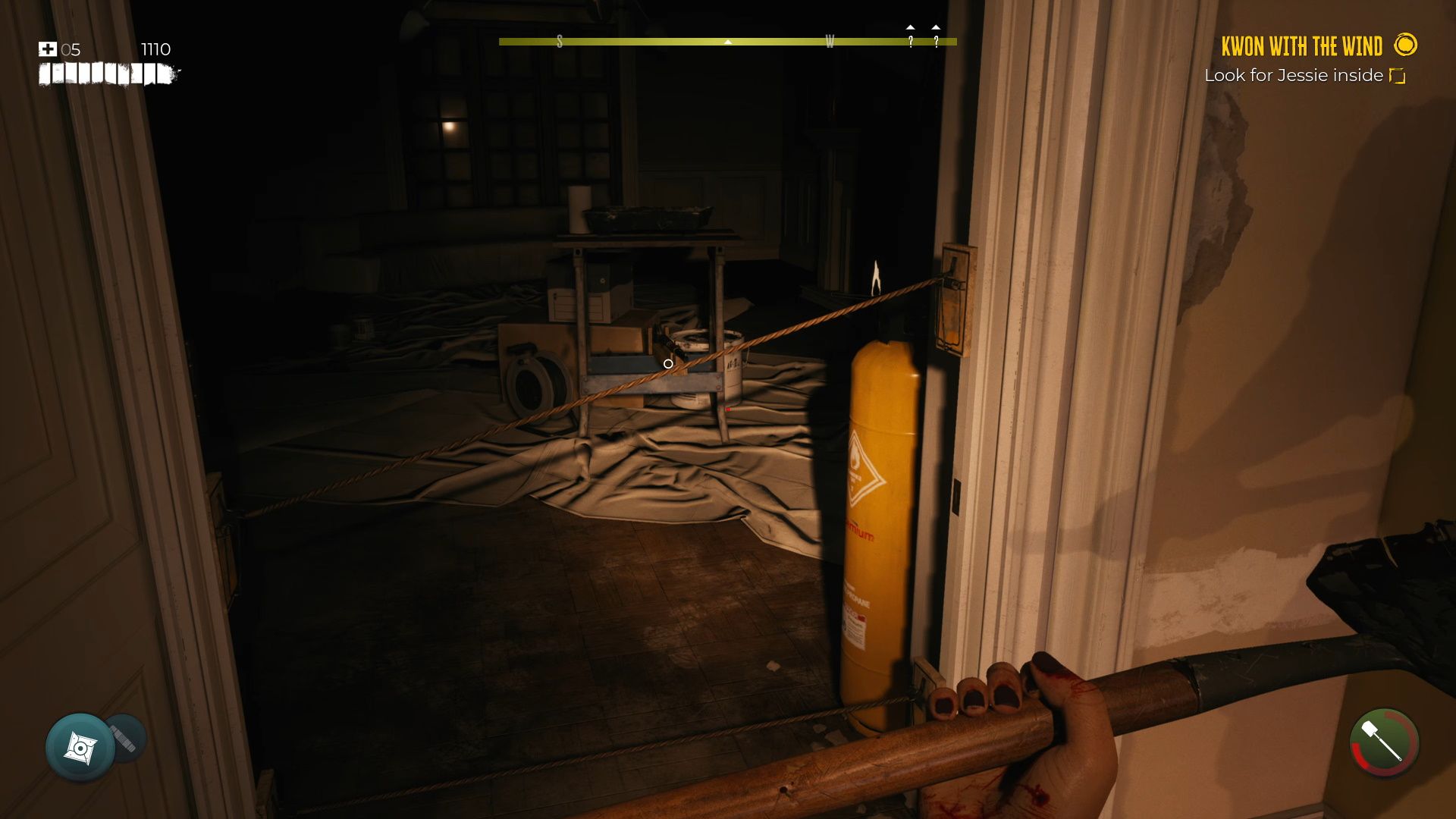Screen dimensions: 1456x819
Task: Click the medkit plus icon near the health bar
Action: coord(48,49)
